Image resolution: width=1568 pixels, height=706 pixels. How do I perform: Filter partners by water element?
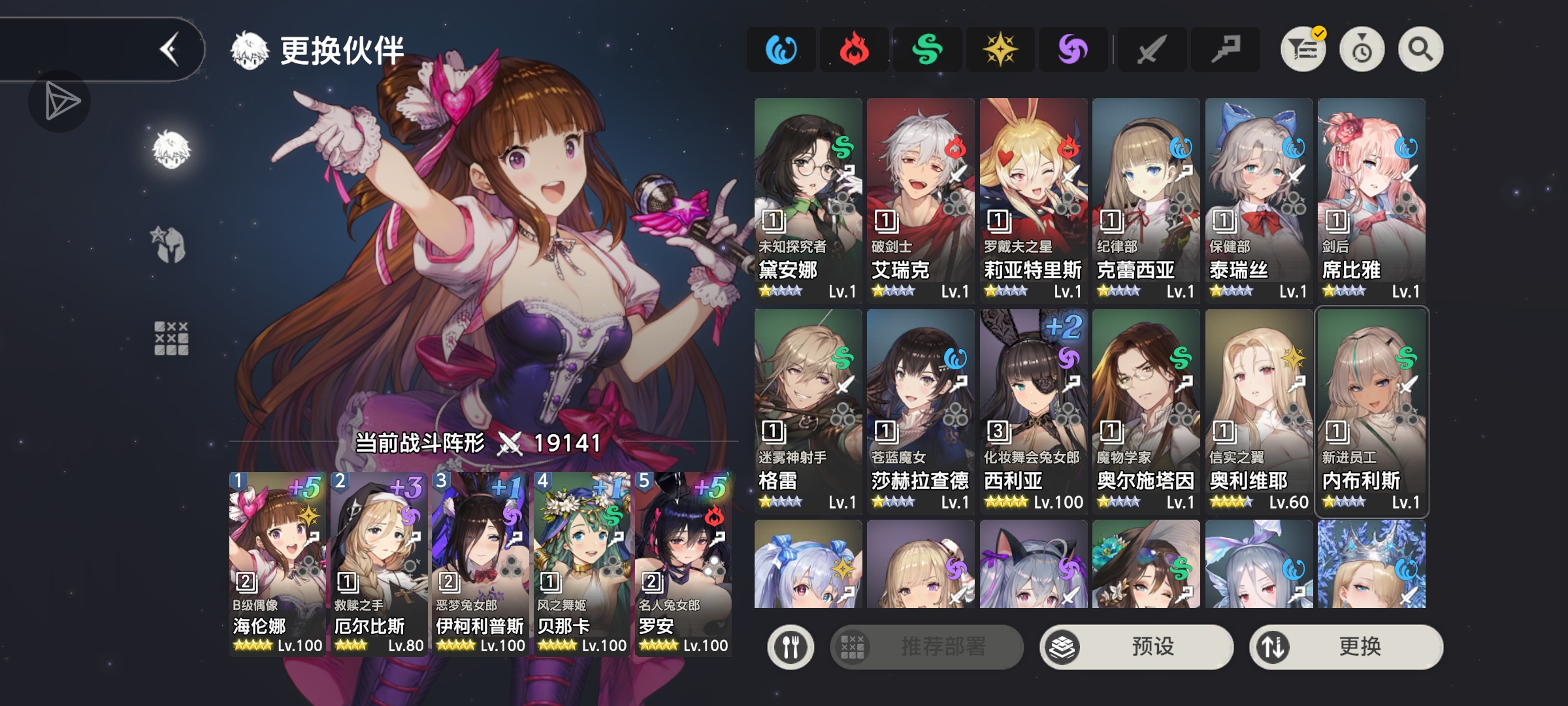click(781, 50)
